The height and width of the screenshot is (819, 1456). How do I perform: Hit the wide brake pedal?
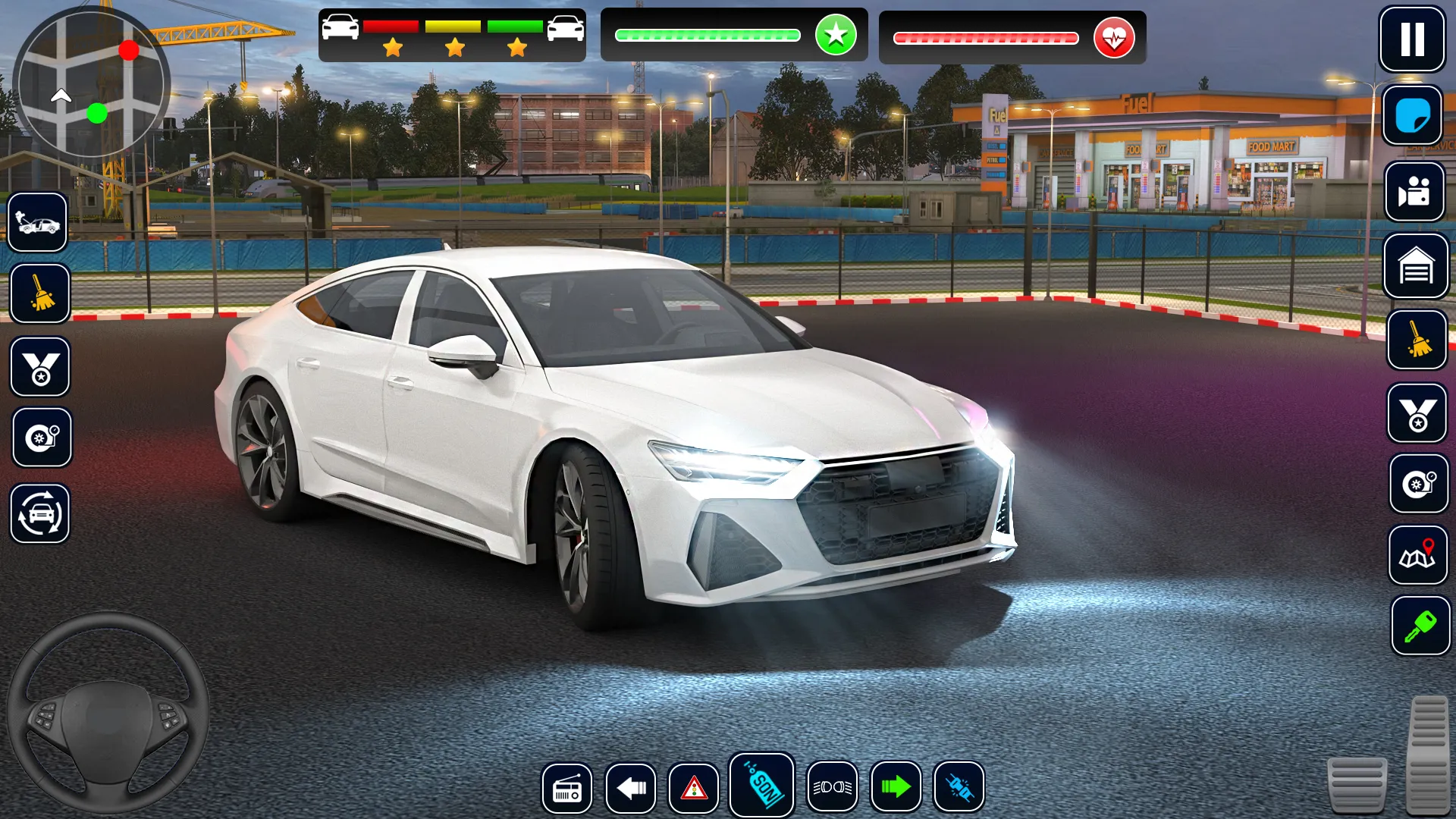click(1357, 785)
